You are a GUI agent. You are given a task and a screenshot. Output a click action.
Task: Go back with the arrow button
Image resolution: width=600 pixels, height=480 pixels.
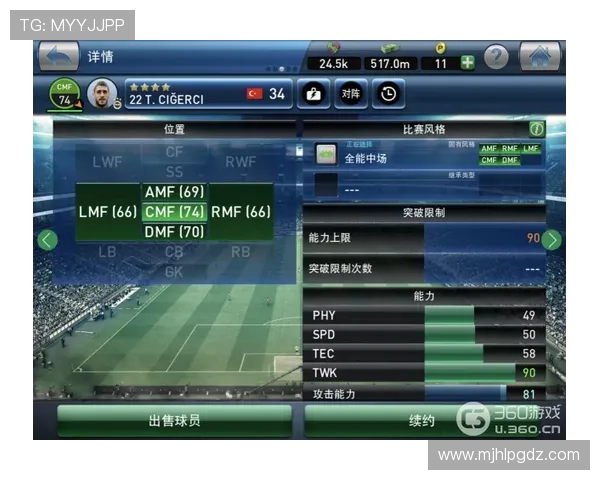click(x=59, y=56)
